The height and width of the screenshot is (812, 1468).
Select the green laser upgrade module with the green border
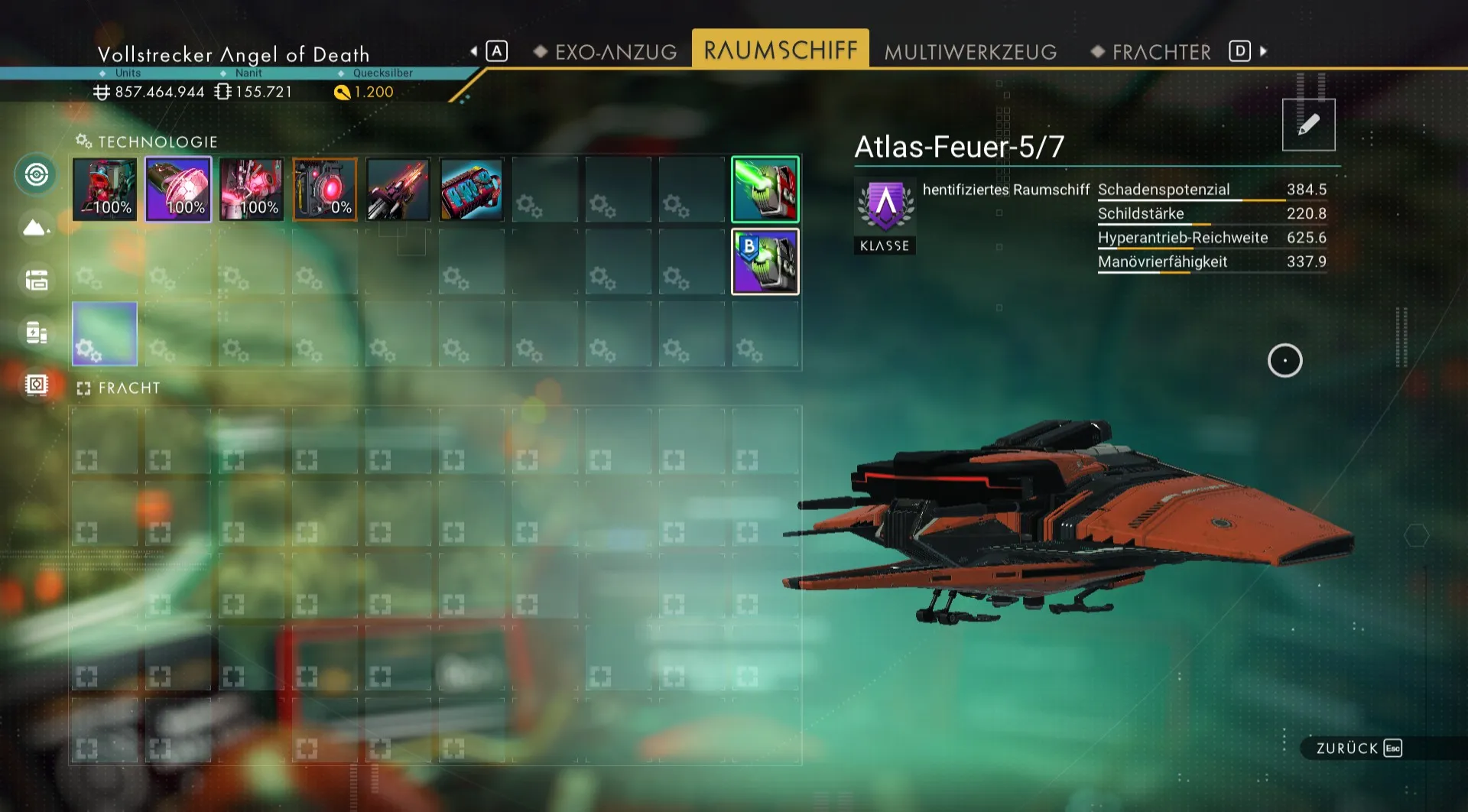[765, 190]
